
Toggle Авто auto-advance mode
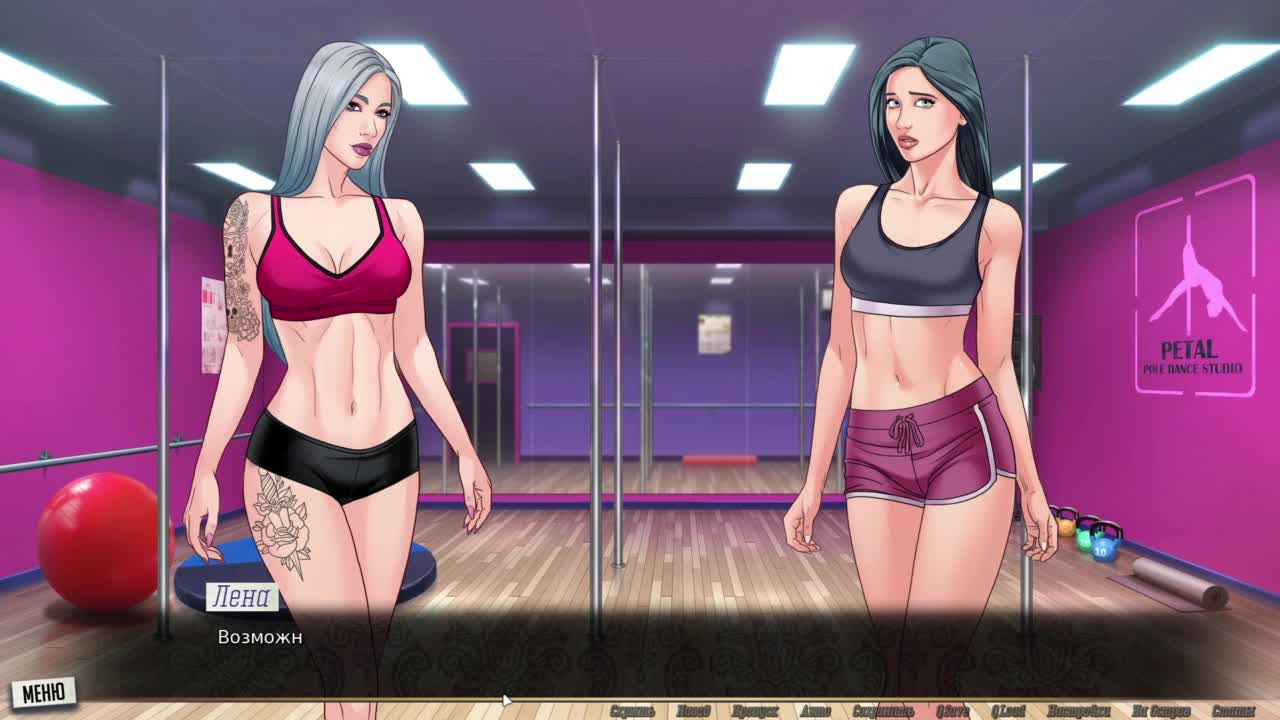point(815,711)
